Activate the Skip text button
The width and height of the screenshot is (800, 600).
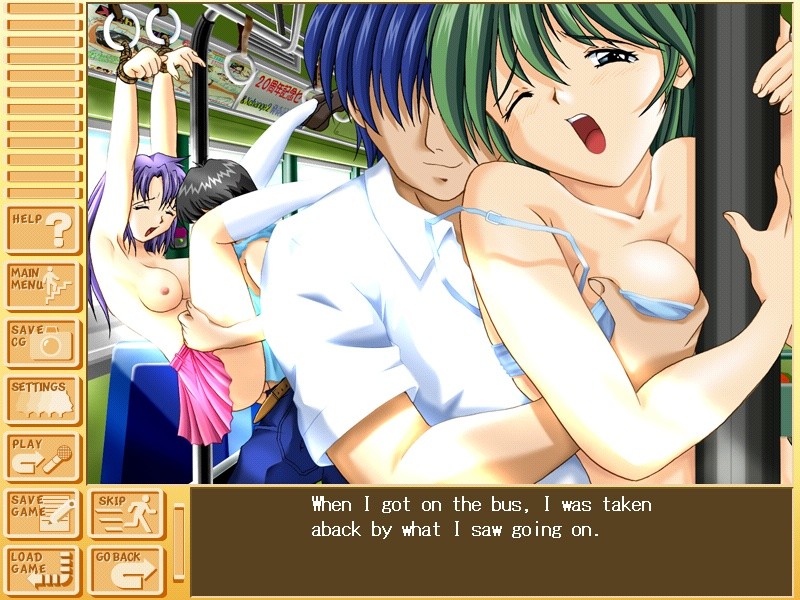pyautogui.click(x=127, y=514)
